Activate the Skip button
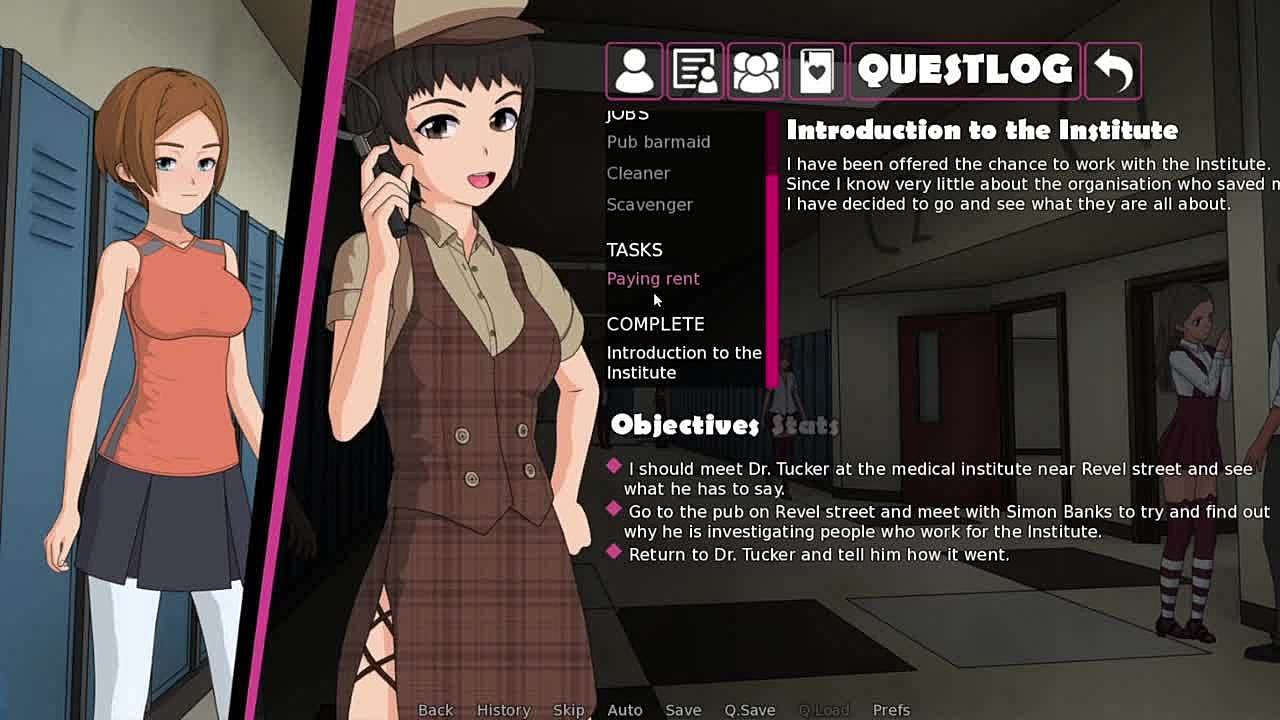This screenshot has height=720, width=1280. (x=568, y=710)
